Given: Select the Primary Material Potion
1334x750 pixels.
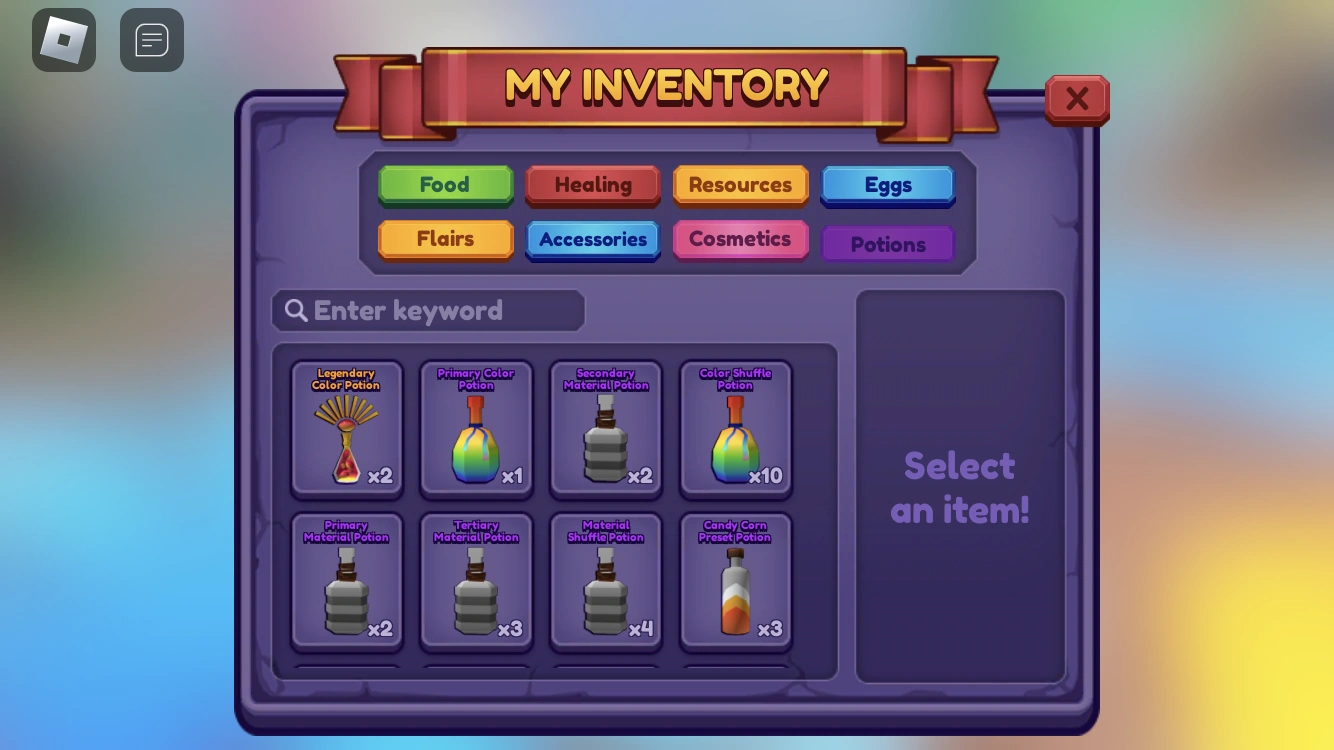Looking at the screenshot, I should (346, 580).
